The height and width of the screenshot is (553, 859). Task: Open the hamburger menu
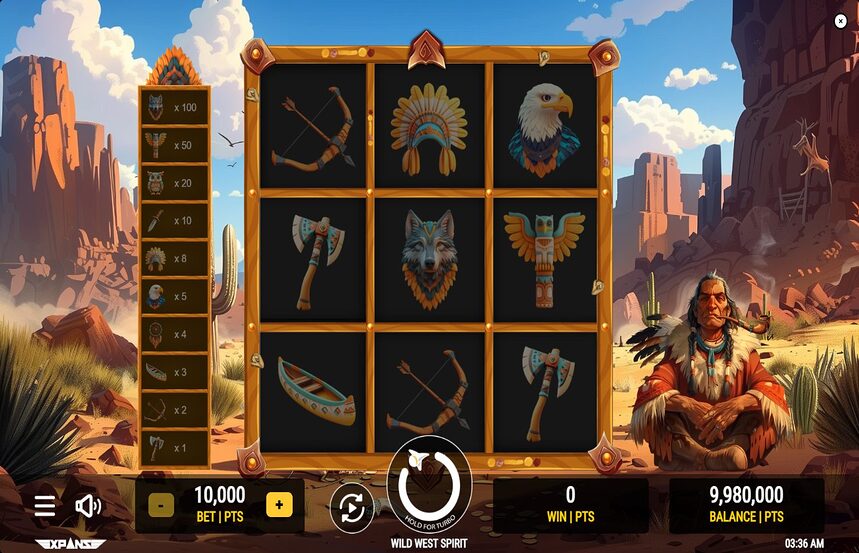coord(45,506)
